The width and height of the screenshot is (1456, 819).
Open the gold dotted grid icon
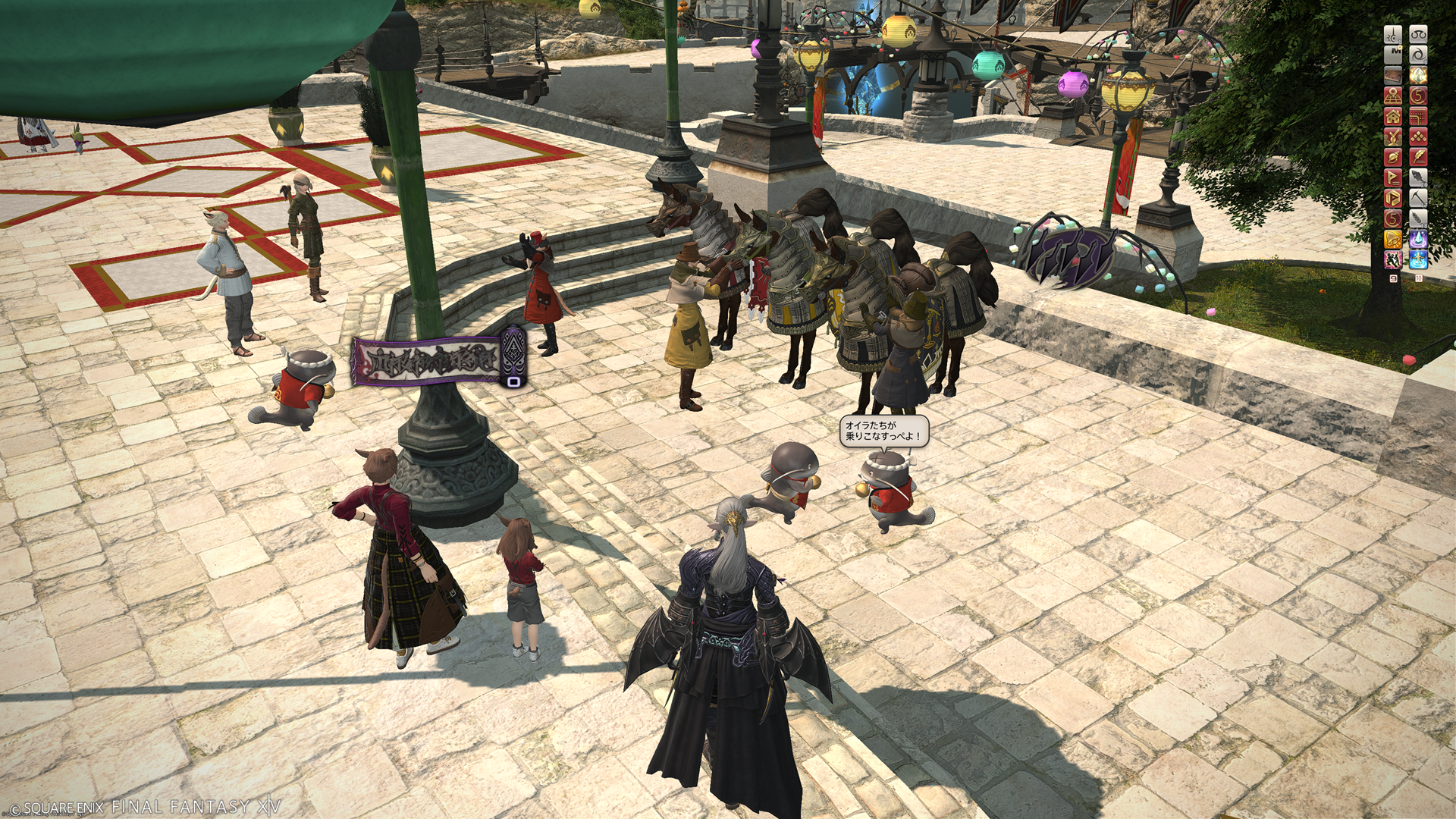[1418, 117]
